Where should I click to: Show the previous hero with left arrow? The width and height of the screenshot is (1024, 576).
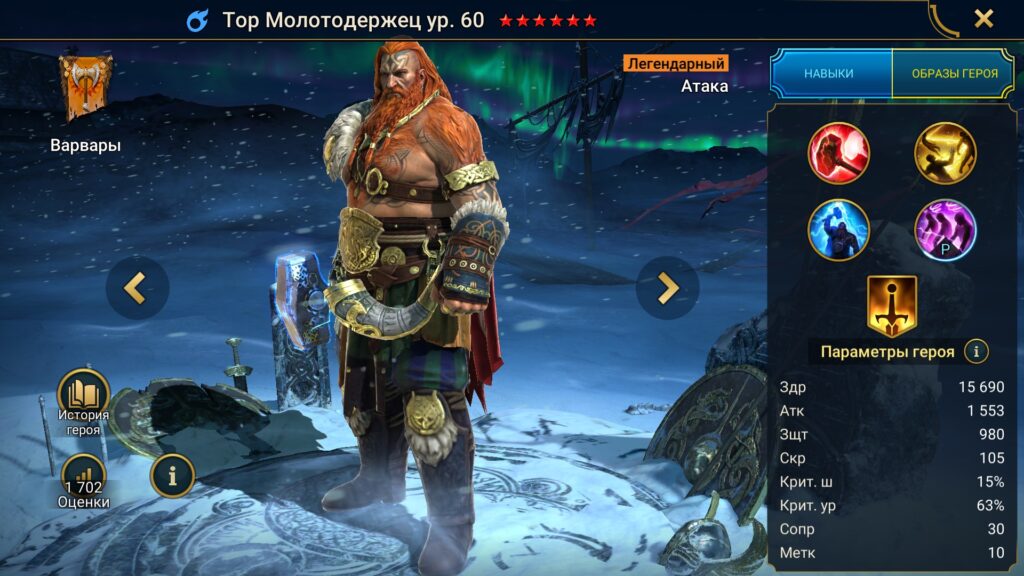136,288
